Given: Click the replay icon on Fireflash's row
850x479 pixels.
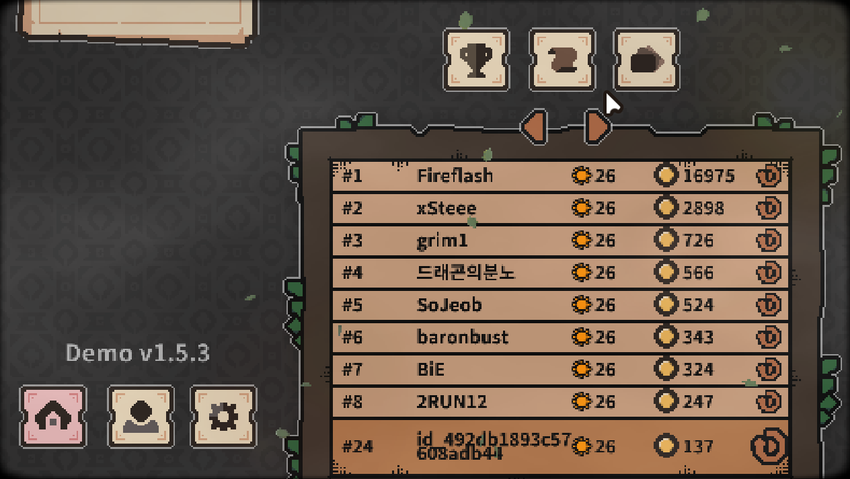Looking at the screenshot, I should click(x=769, y=176).
